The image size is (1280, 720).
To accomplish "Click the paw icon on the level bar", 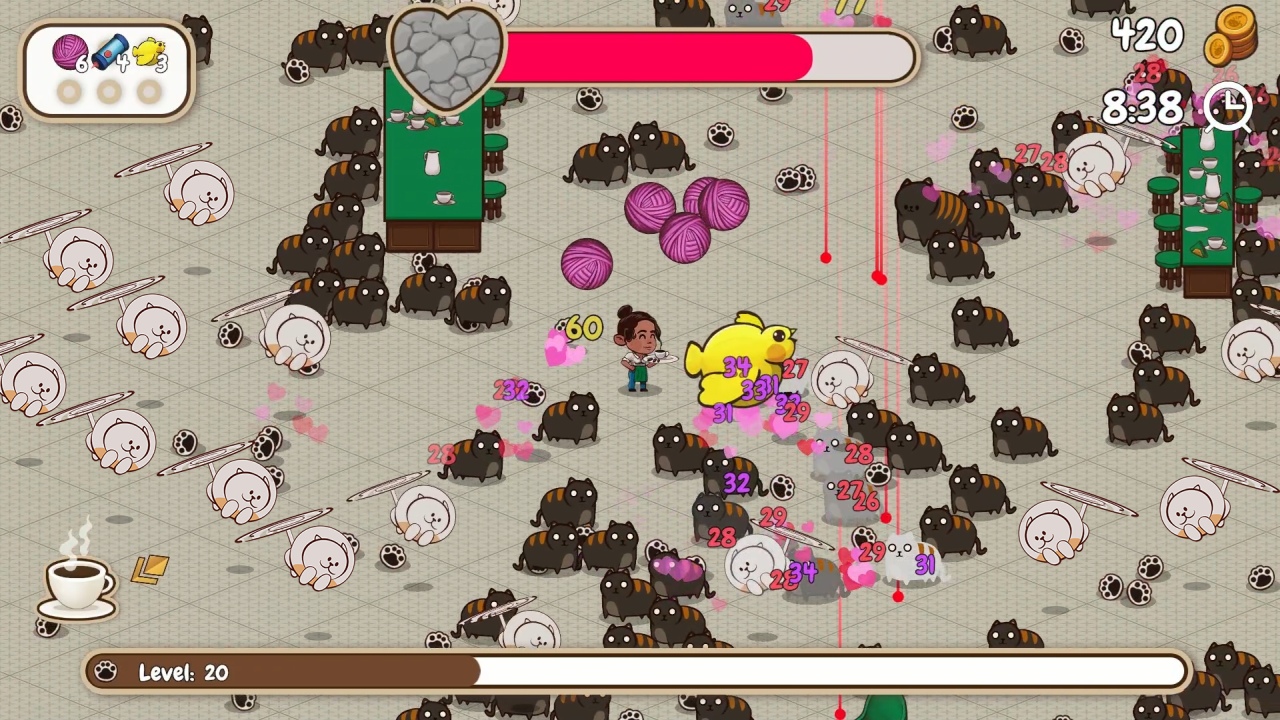I will (x=106, y=672).
